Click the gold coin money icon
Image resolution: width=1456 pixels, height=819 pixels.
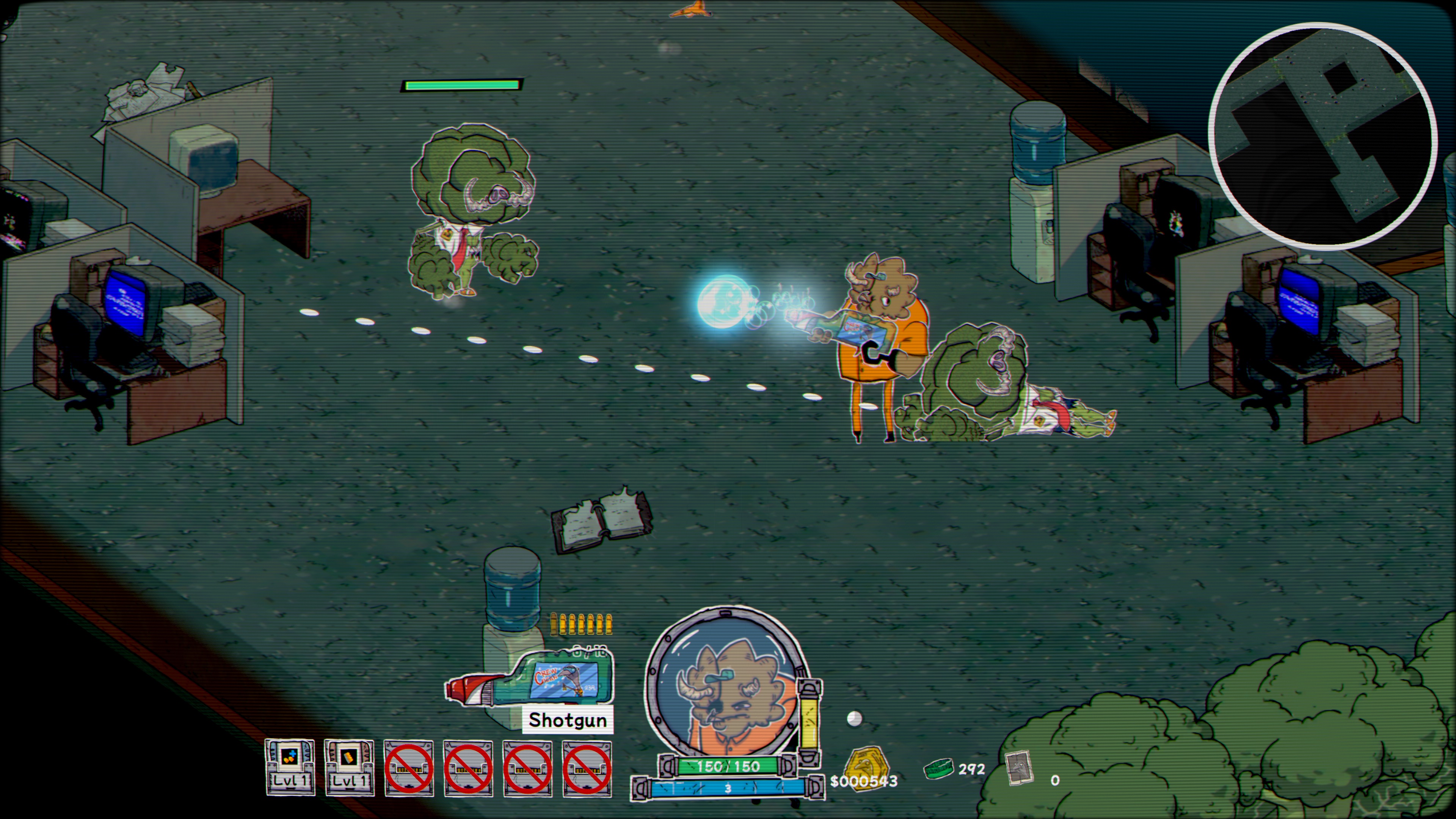pos(865,765)
